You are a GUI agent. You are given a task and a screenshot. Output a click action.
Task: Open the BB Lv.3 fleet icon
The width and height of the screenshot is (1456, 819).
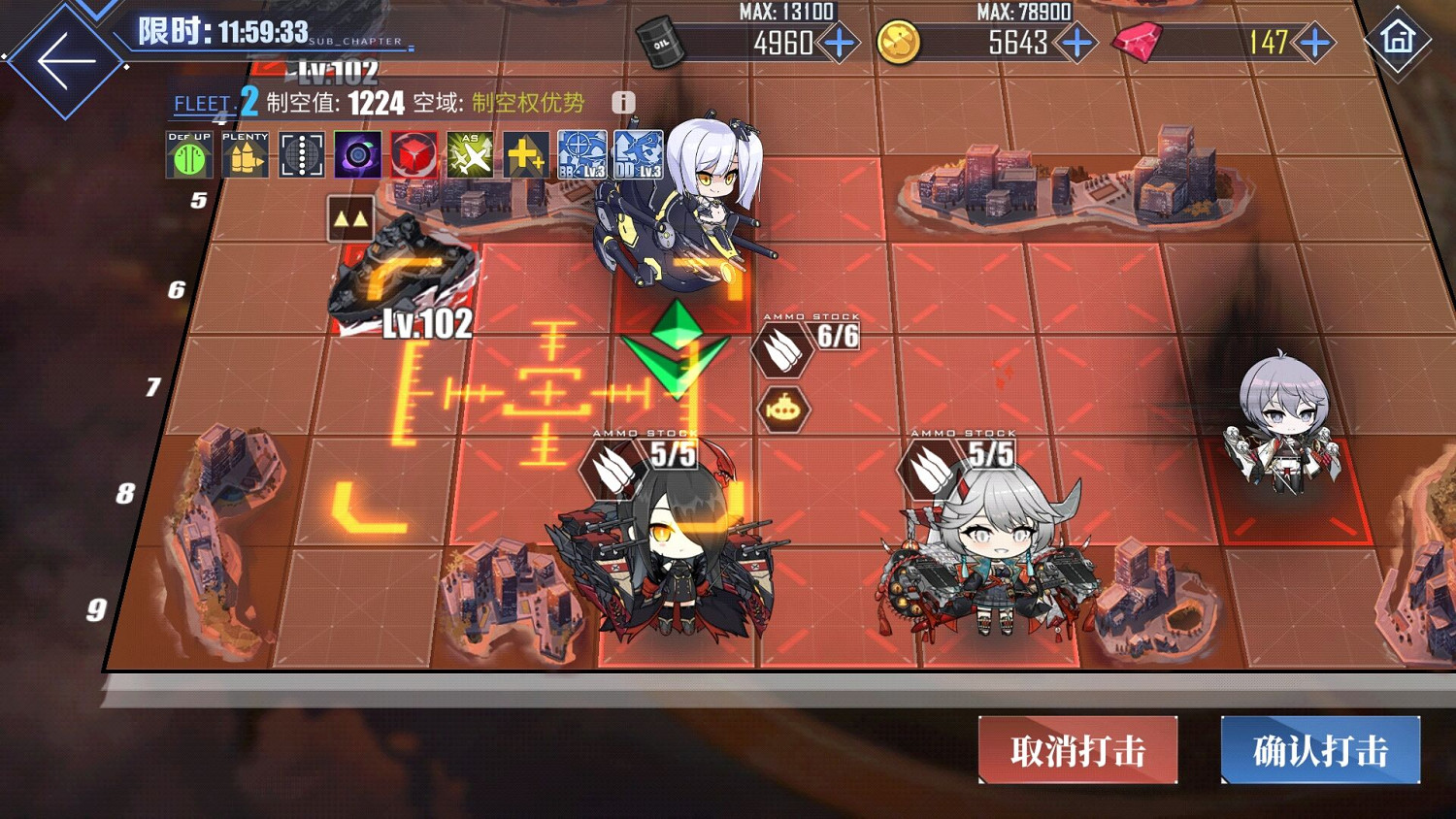pos(582,157)
